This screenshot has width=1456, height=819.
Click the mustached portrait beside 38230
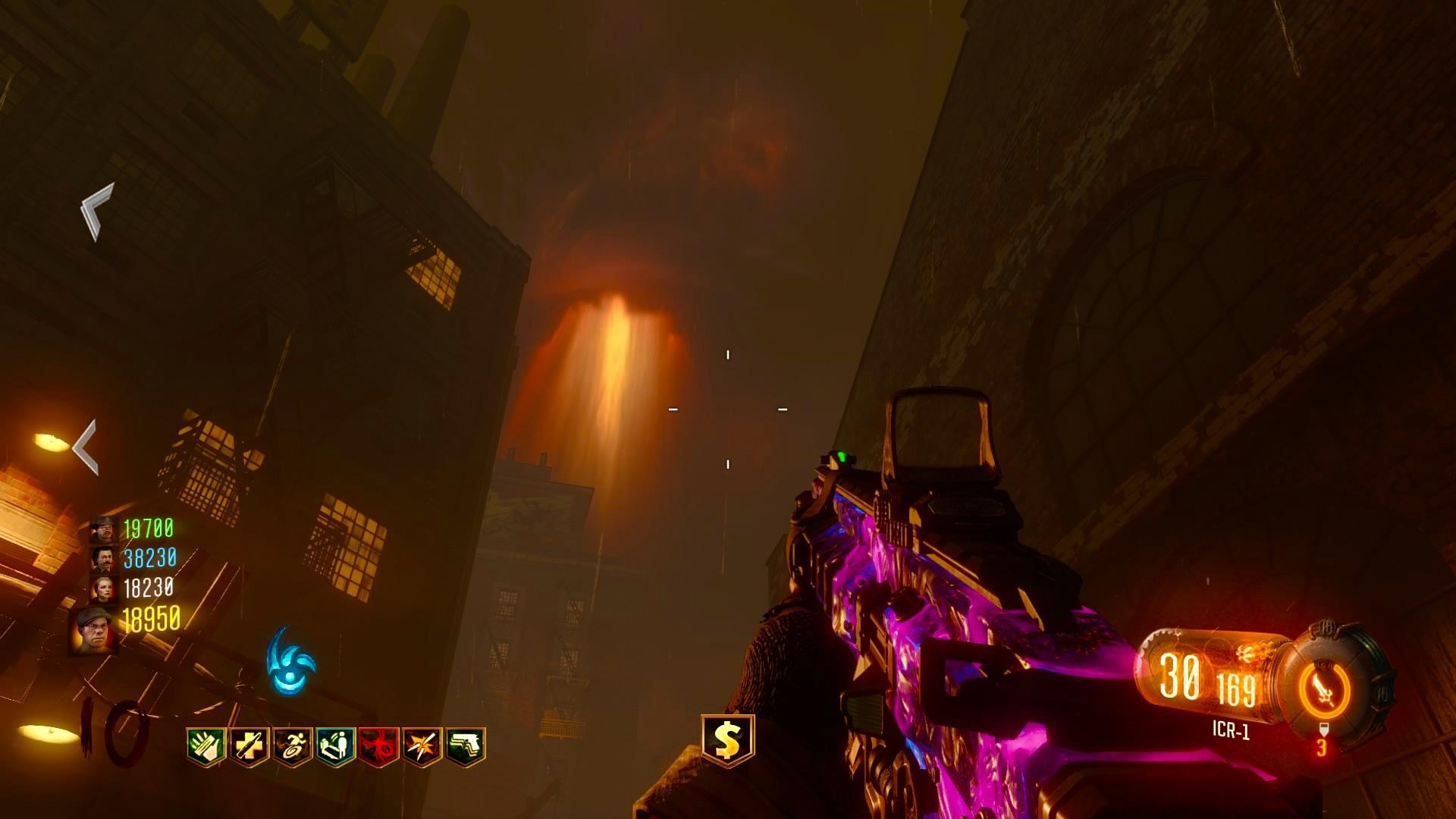[x=102, y=560]
